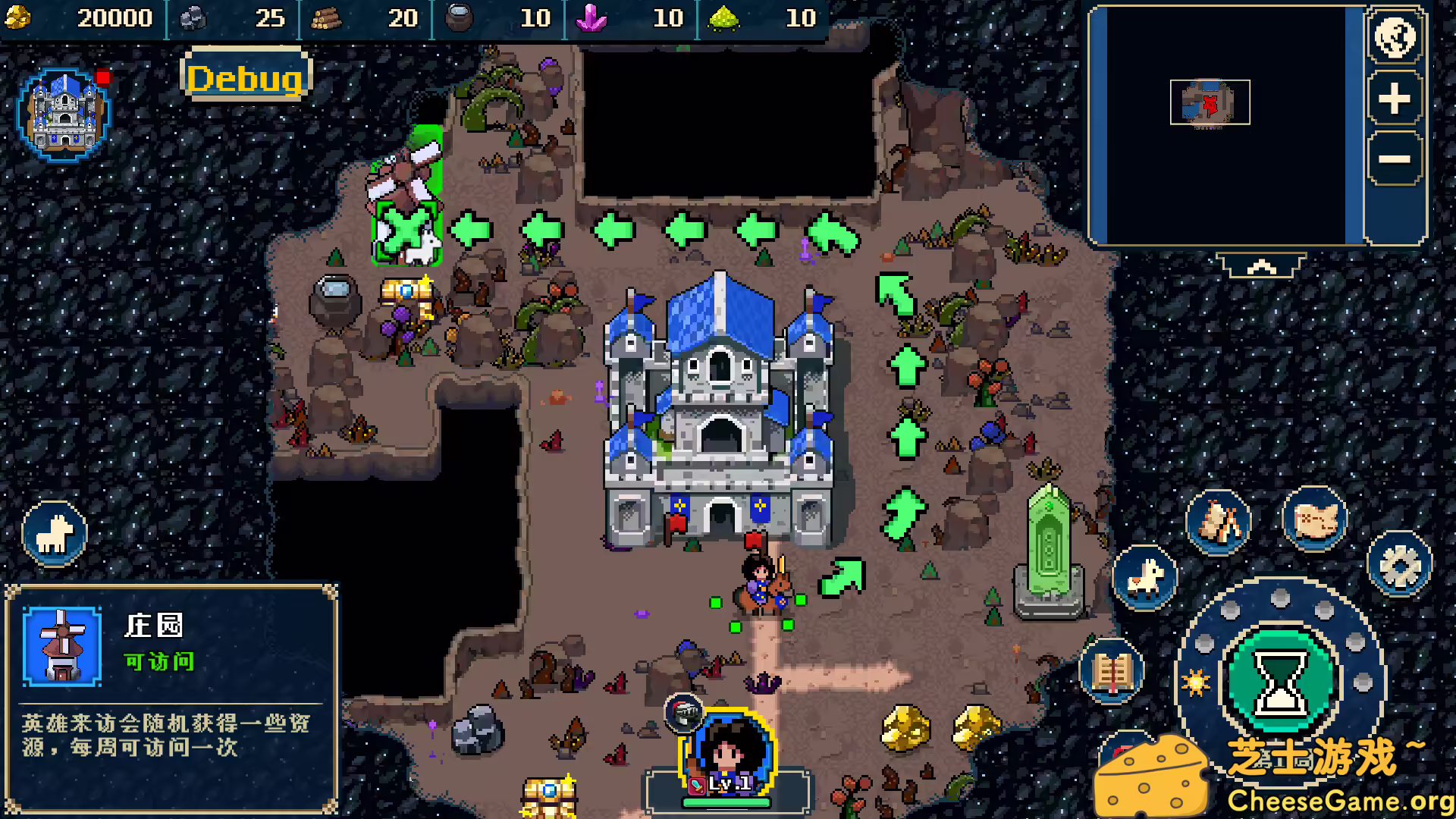Click the minimap view
Viewport: 1456px width, 819px height.
tap(1226, 125)
